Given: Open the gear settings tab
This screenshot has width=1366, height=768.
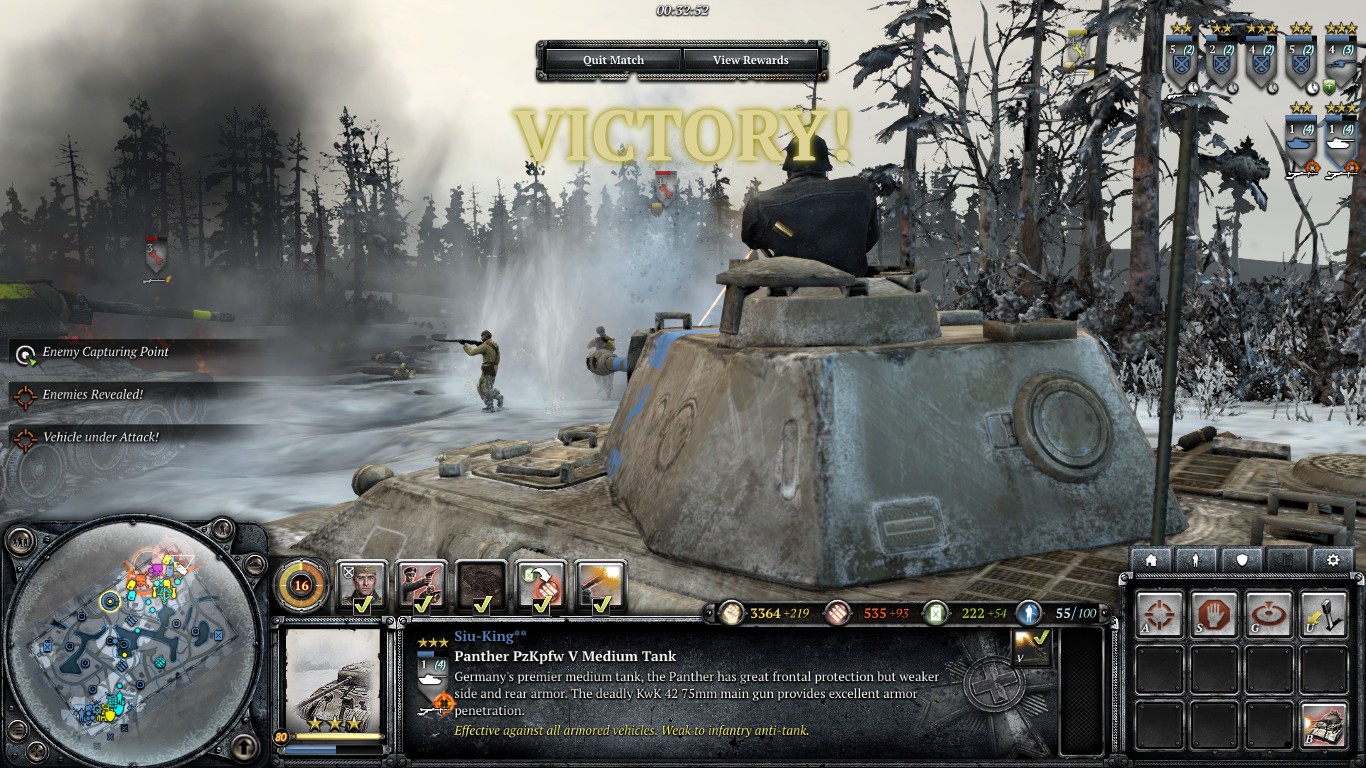Looking at the screenshot, I should click(x=1332, y=560).
